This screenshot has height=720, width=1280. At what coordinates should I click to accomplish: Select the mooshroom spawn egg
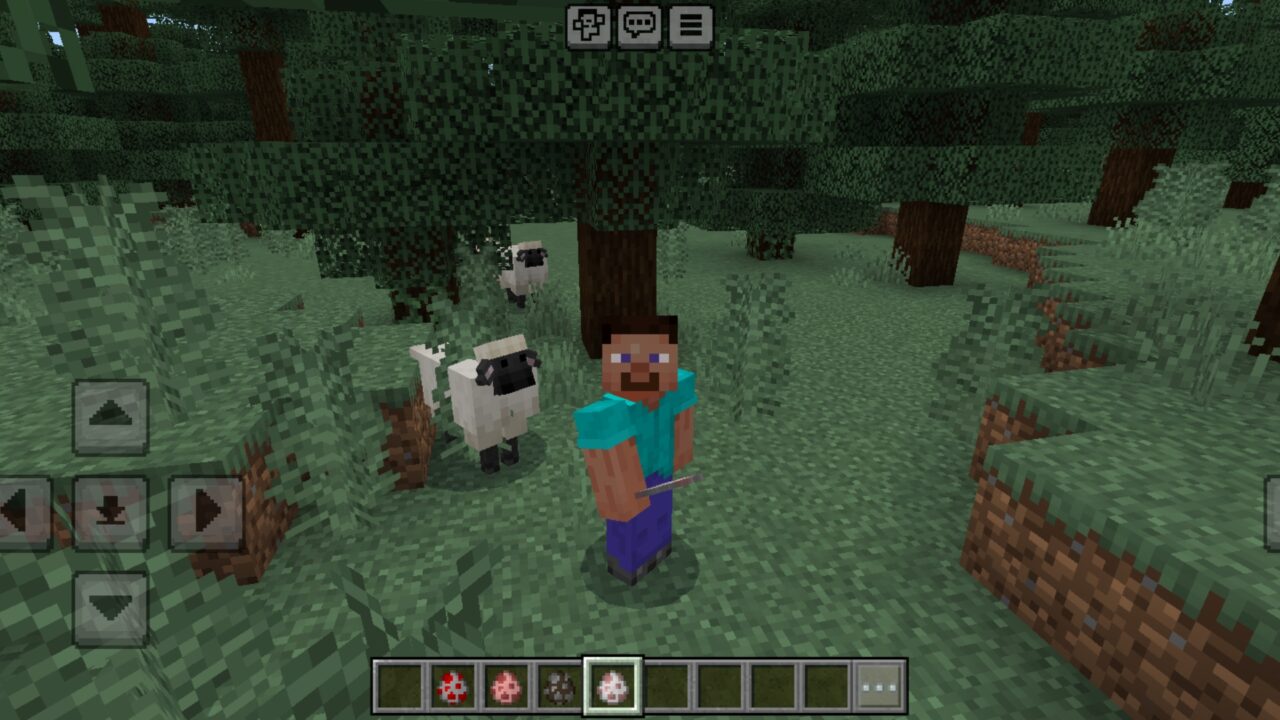[451, 687]
